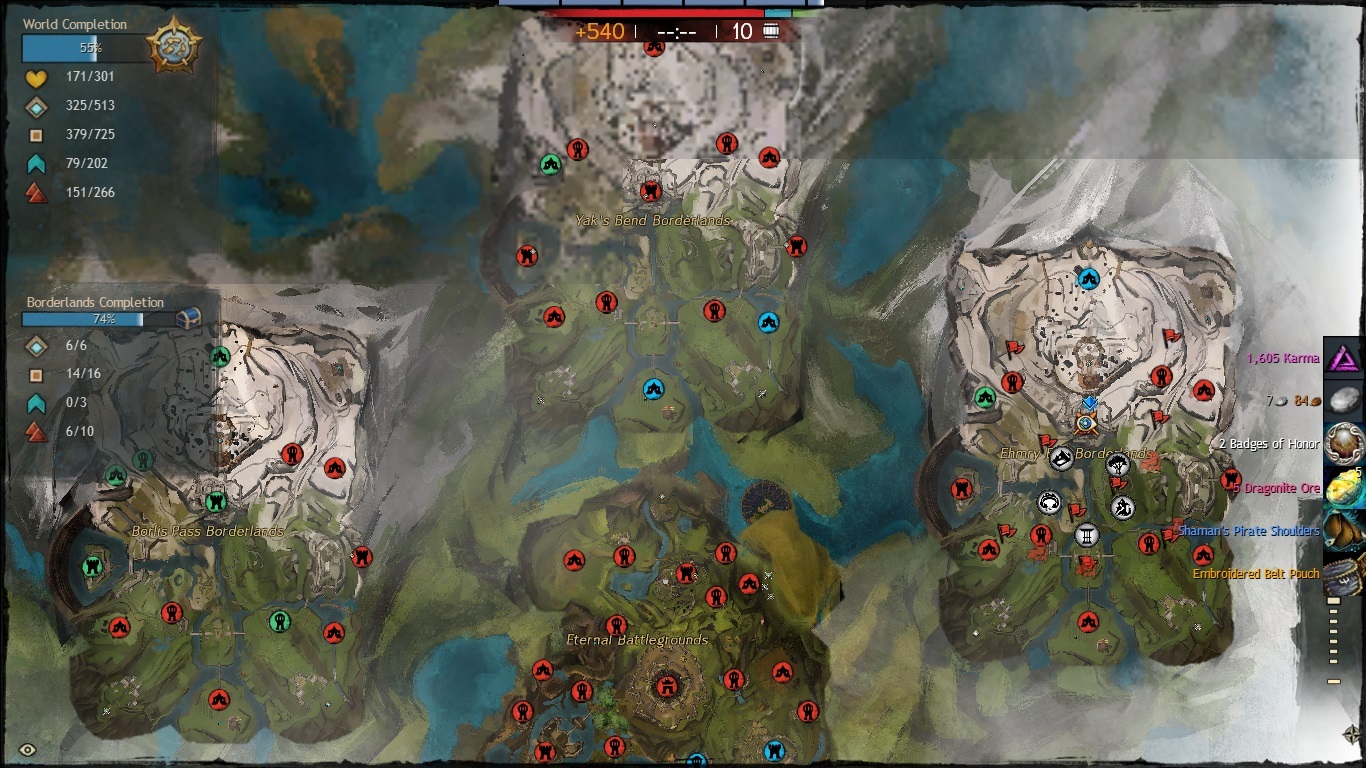This screenshot has width=1366, height=768.
Task: Select the Embroidered Belt Pouch loot icon
Action: coord(1345,574)
